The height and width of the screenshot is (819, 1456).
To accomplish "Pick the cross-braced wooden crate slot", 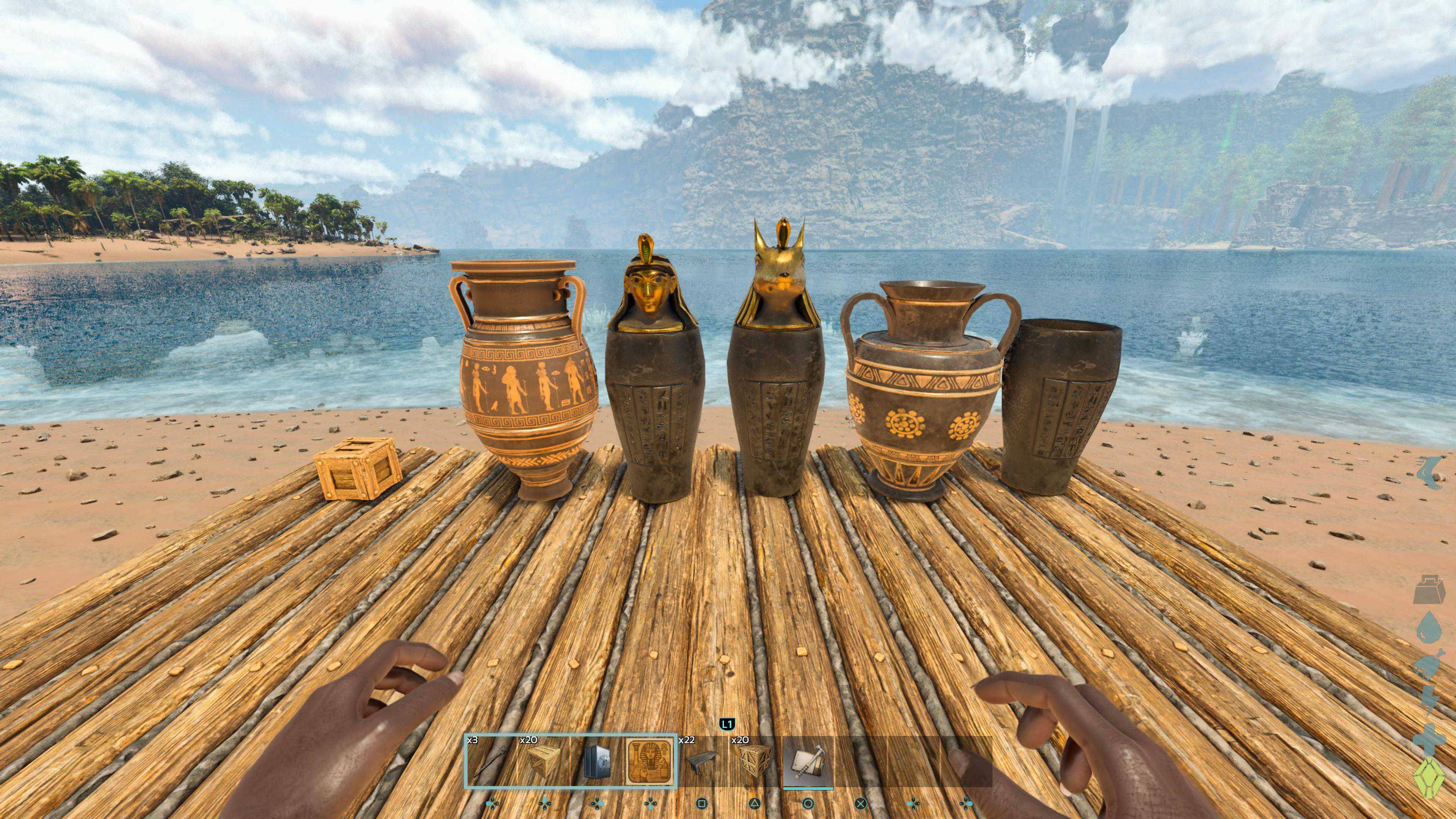I will click(x=756, y=761).
